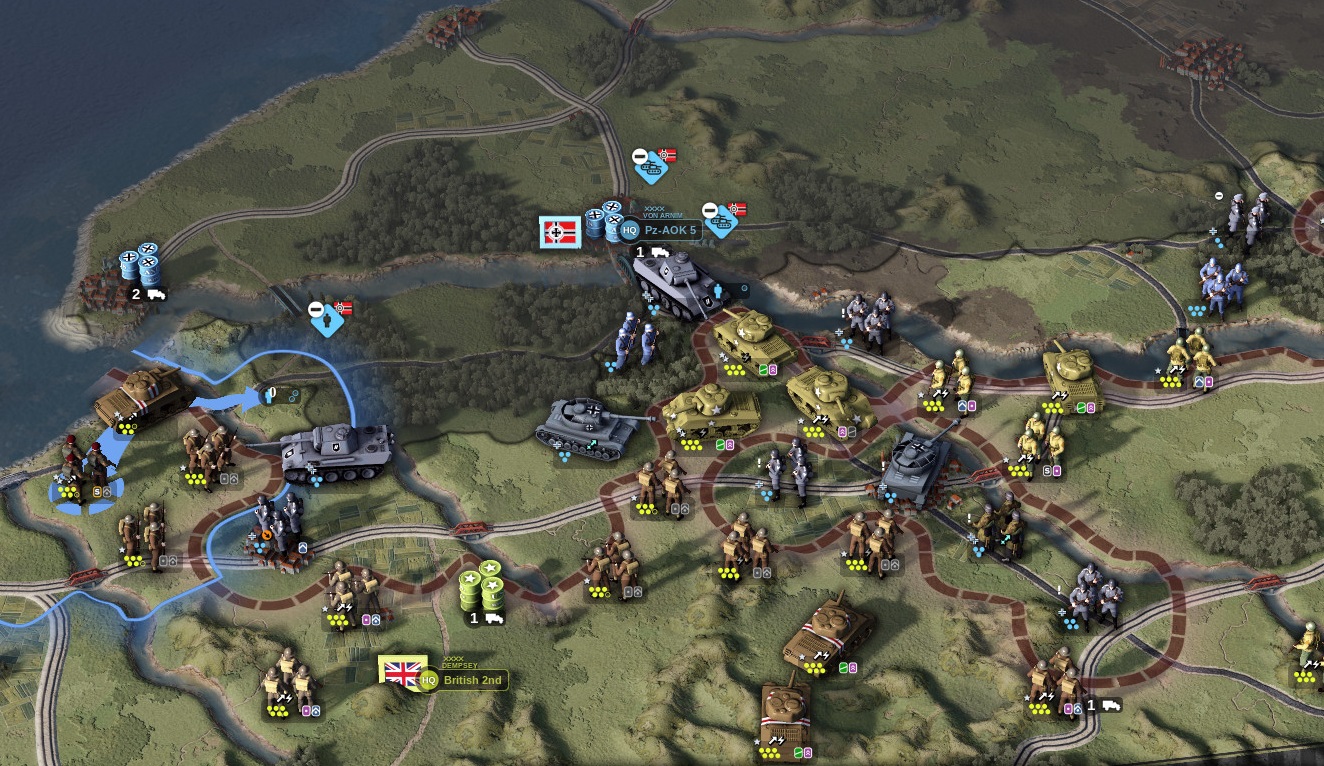Click the blue diamond infantry marker

[x=327, y=318]
